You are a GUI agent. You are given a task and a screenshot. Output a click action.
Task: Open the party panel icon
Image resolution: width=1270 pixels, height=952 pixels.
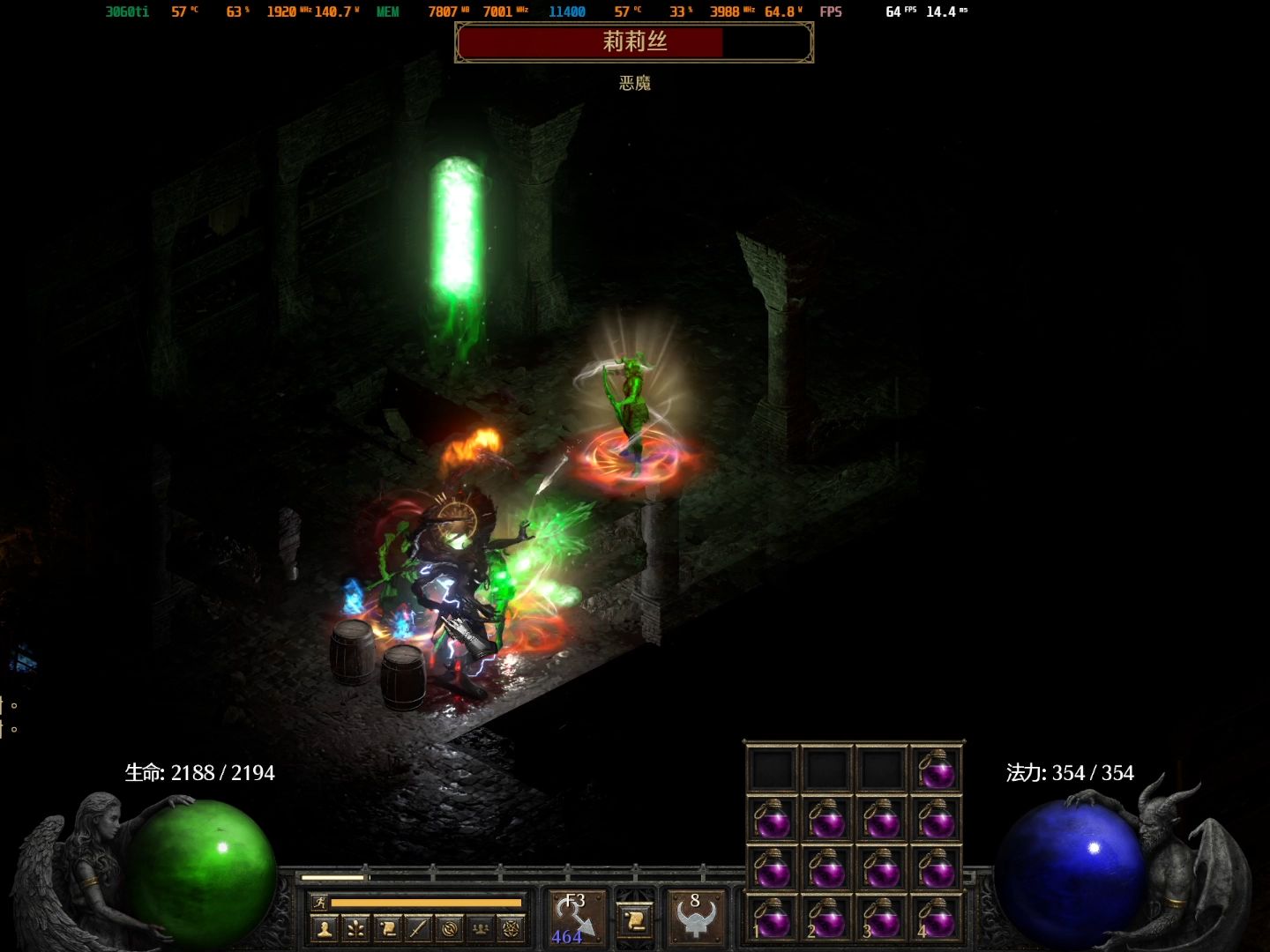coord(480,928)
